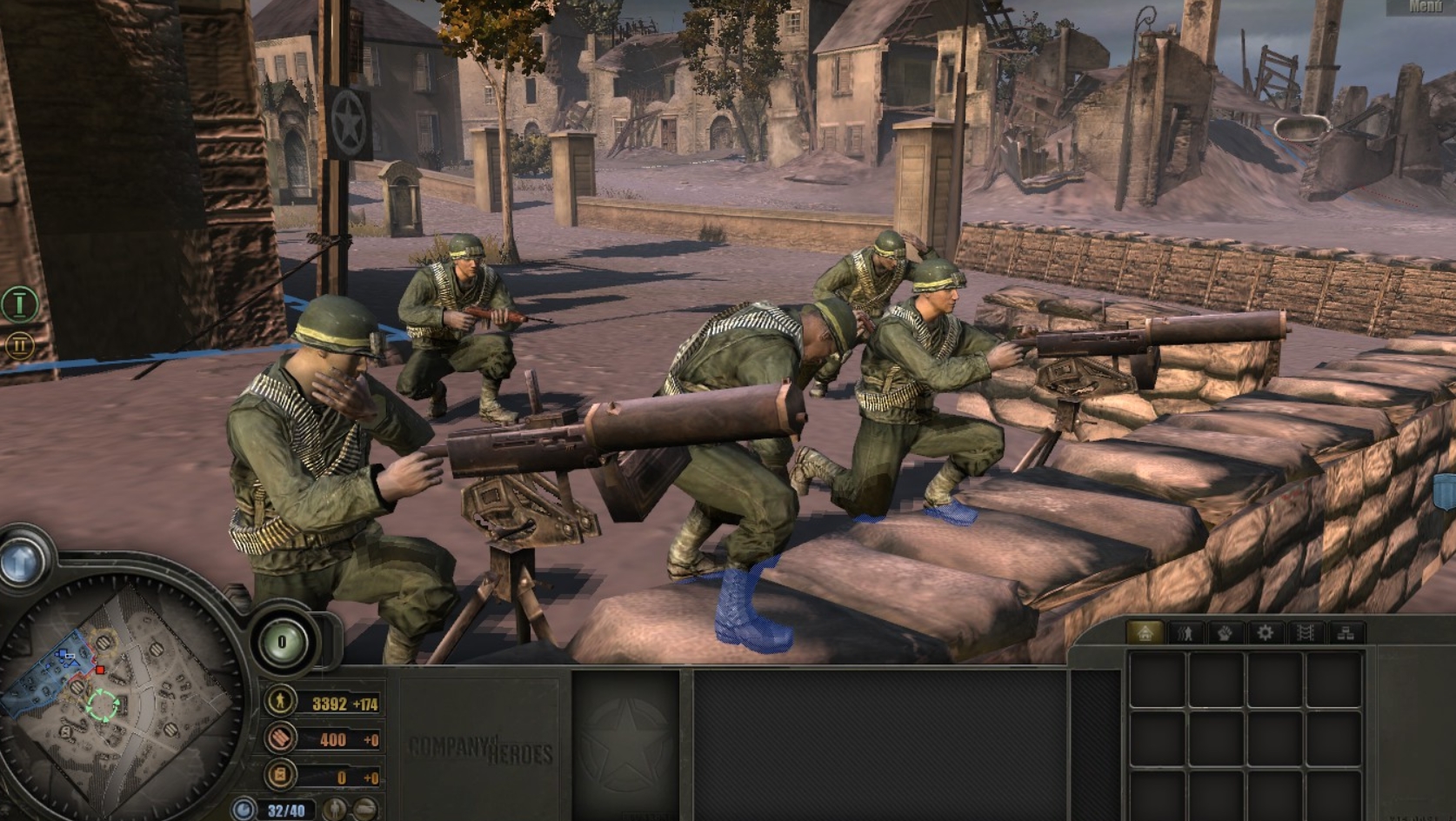
Task: Toggle the green Roman numeral I marker
Action: 19,304
